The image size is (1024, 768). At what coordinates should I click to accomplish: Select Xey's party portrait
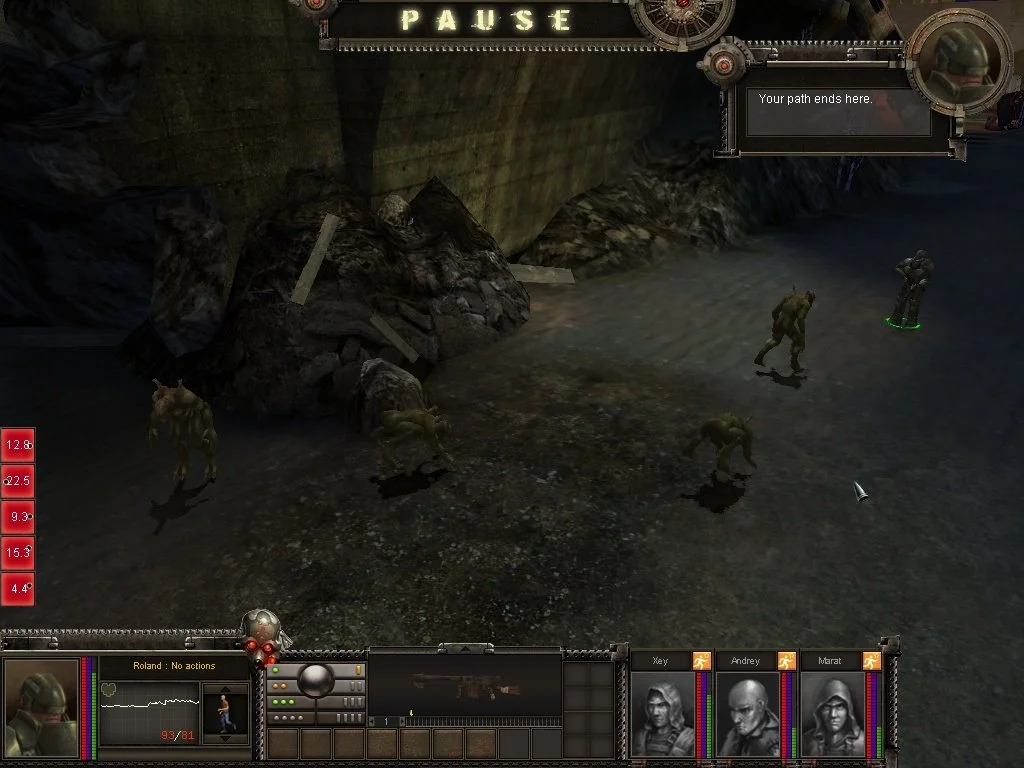coord(661,714)
